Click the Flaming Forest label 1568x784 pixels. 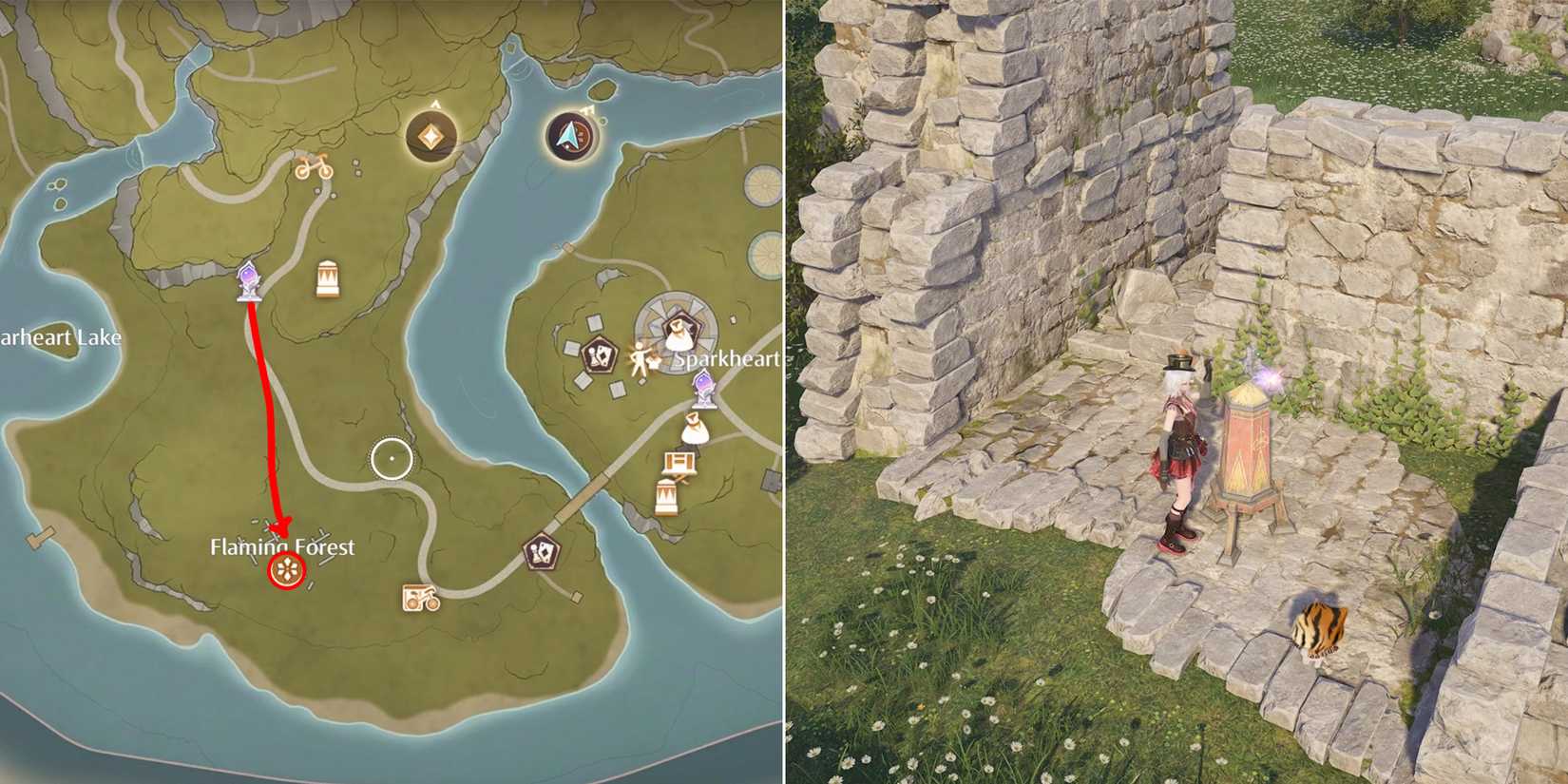pyautogui.click(x=281, y=546)
